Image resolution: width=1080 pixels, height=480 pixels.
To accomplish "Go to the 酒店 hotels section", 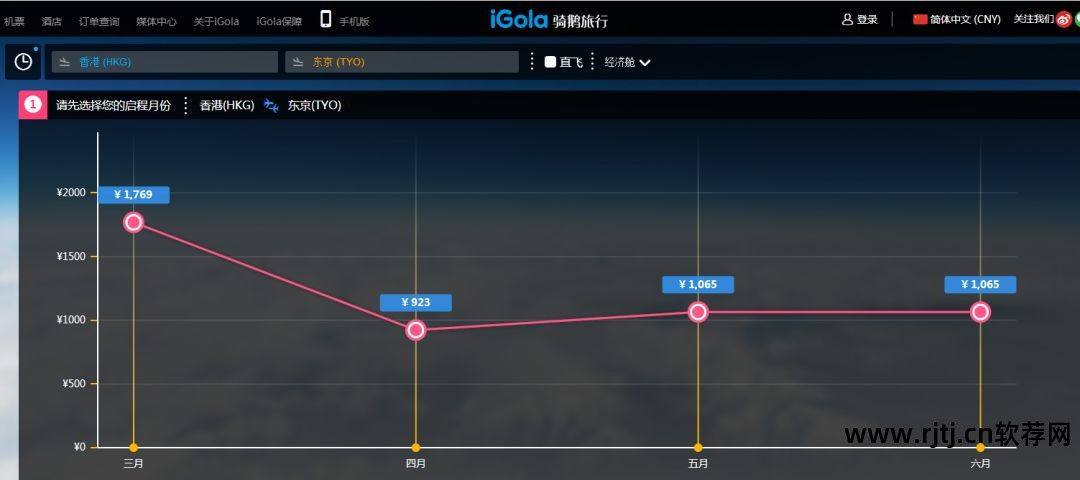I will coord(51,21).
